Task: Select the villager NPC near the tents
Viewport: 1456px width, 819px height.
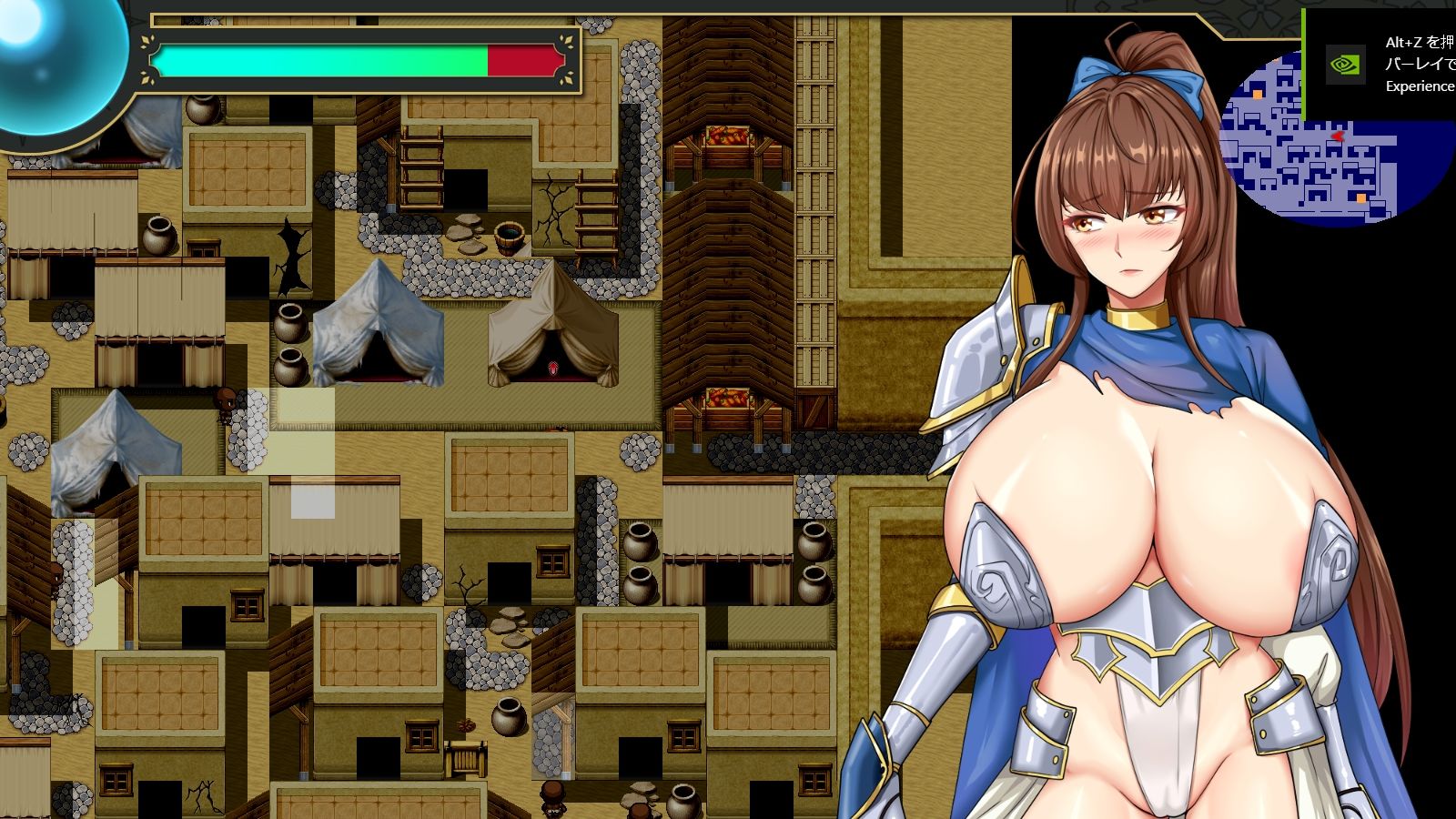Action: (224, 402)
